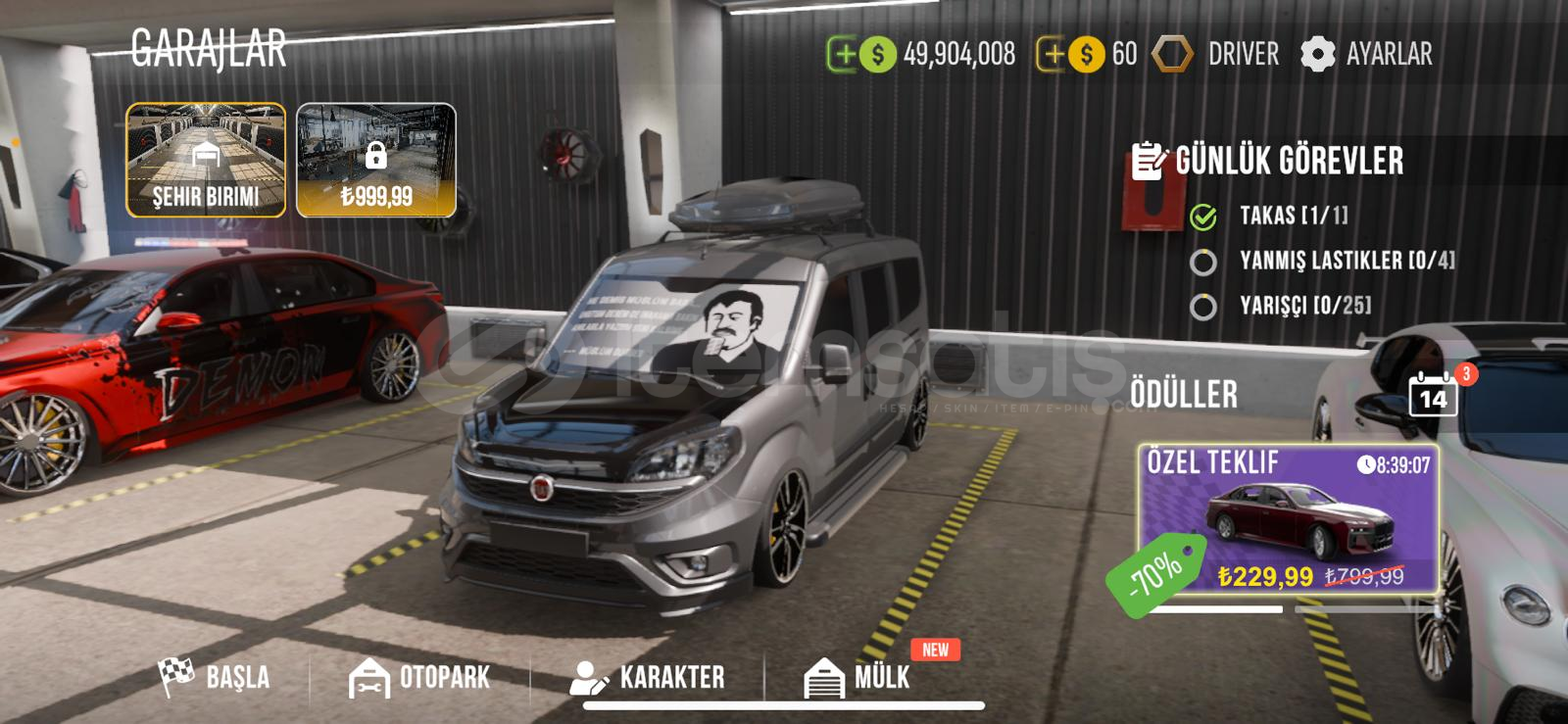Open the Günlük Görevler daily missions panel

[x=1269, y=161]
